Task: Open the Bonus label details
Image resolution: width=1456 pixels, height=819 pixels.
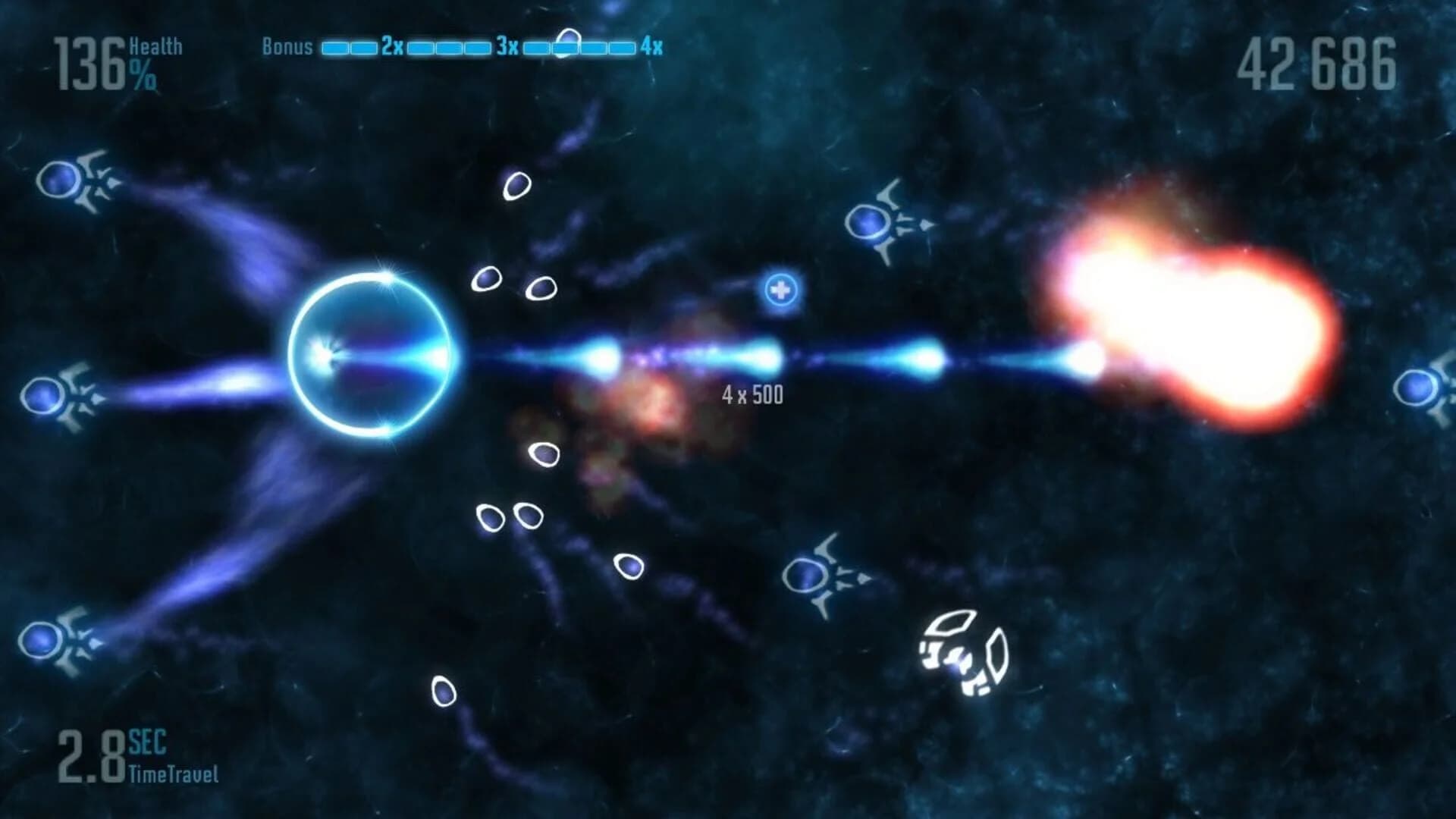Action: (287, 47)
